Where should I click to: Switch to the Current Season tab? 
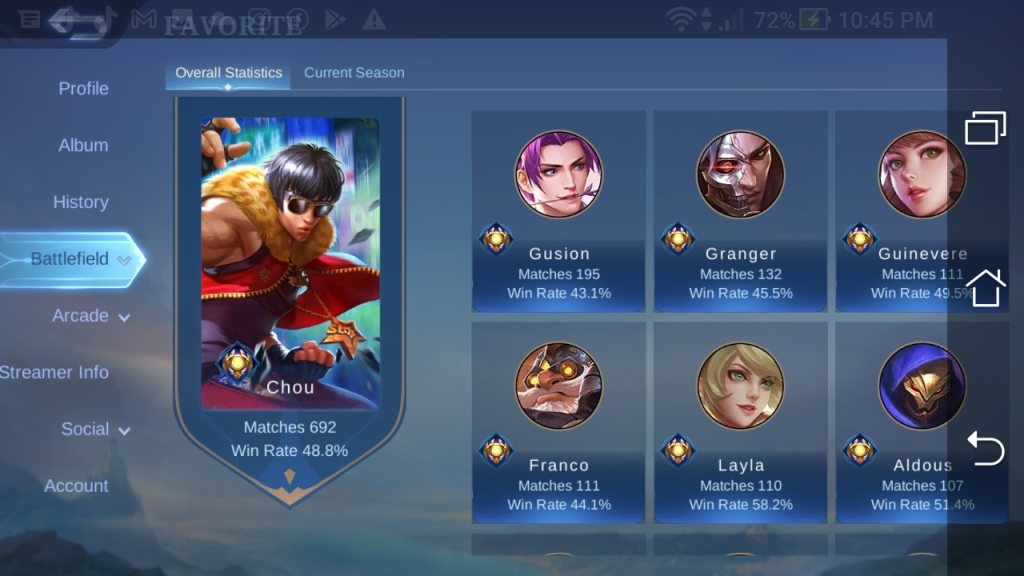[x=354, y=73]
